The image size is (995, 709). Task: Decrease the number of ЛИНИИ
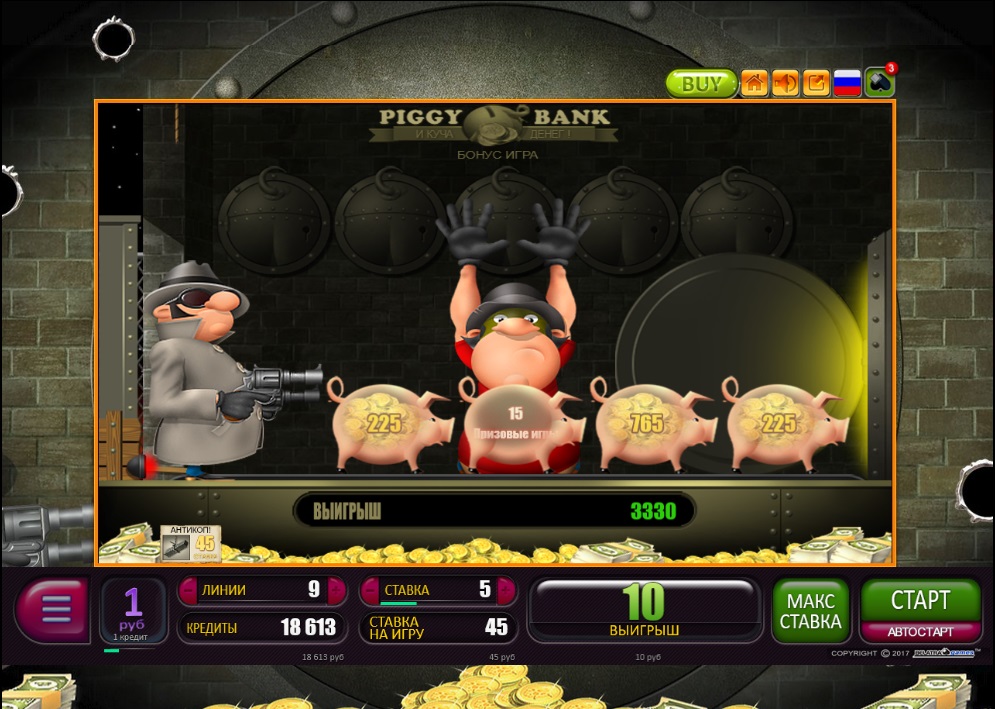point(189,590)
